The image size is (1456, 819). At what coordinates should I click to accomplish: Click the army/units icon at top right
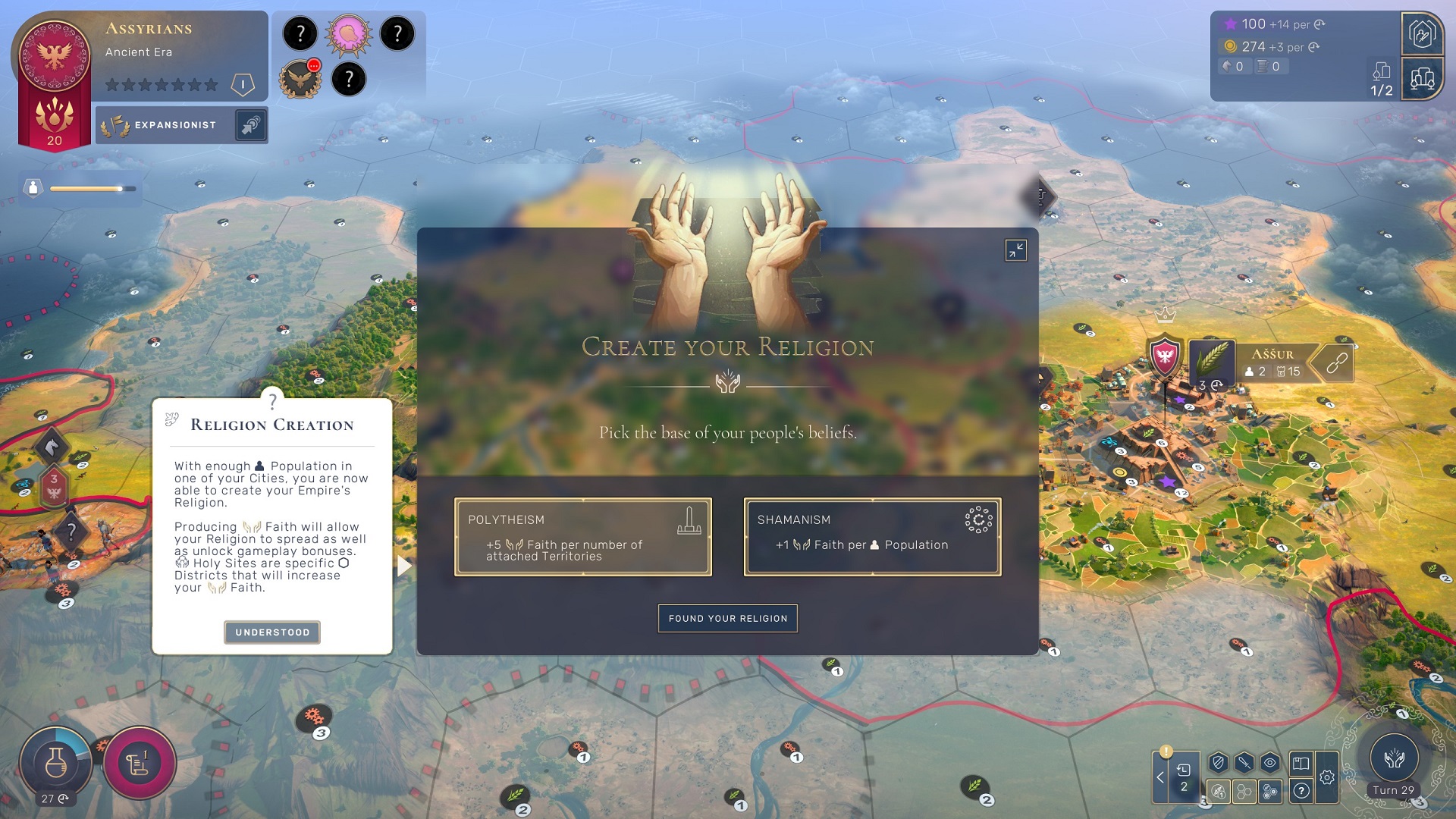click(x=1423, y=35)
